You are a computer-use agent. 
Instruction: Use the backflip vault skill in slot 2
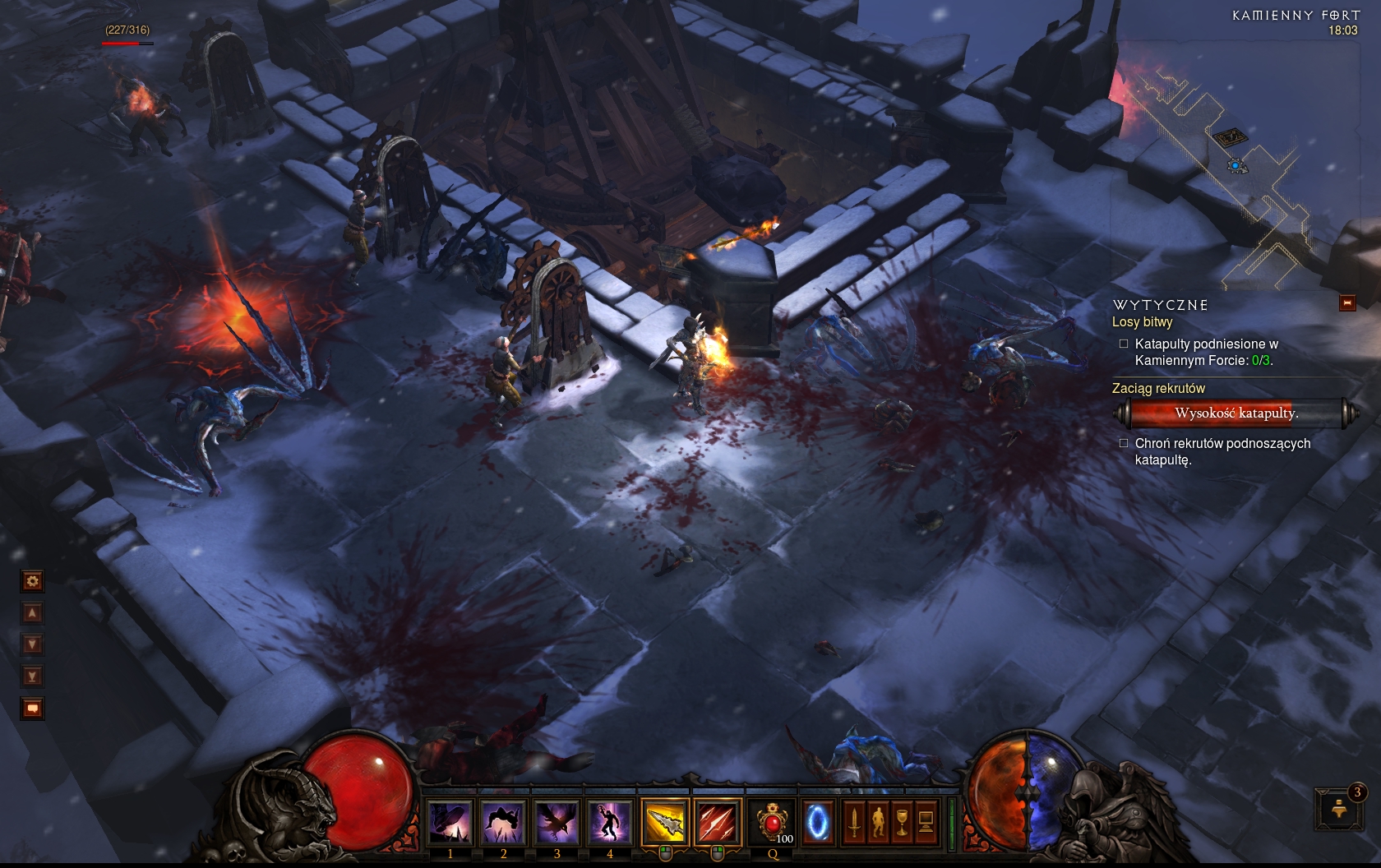coord(504,821)
